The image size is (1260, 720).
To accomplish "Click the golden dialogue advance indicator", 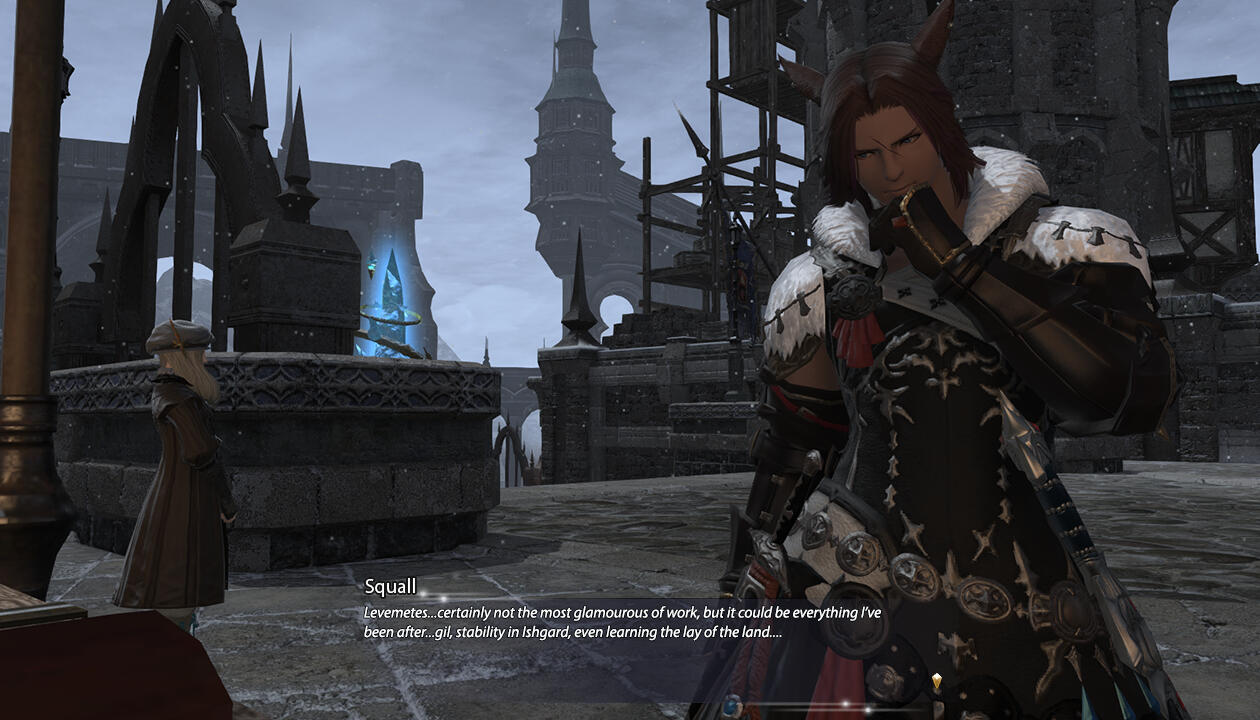I will pyautogui.click(x=937, y=682).
